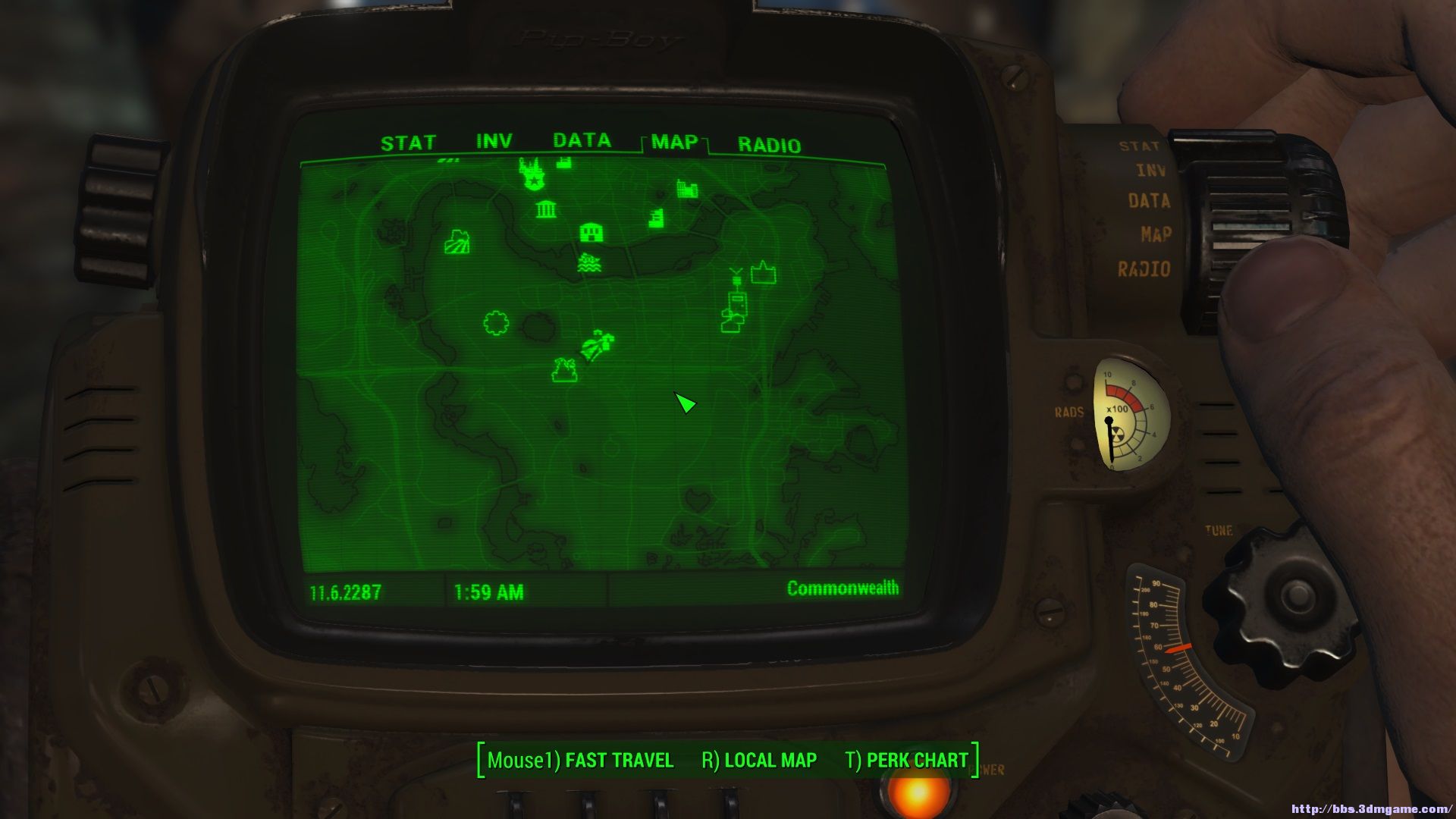Screen dimensions: 1456x819
Task: Switch to the STAT tab
Action: pyautogui.click(x=408, y=143)
